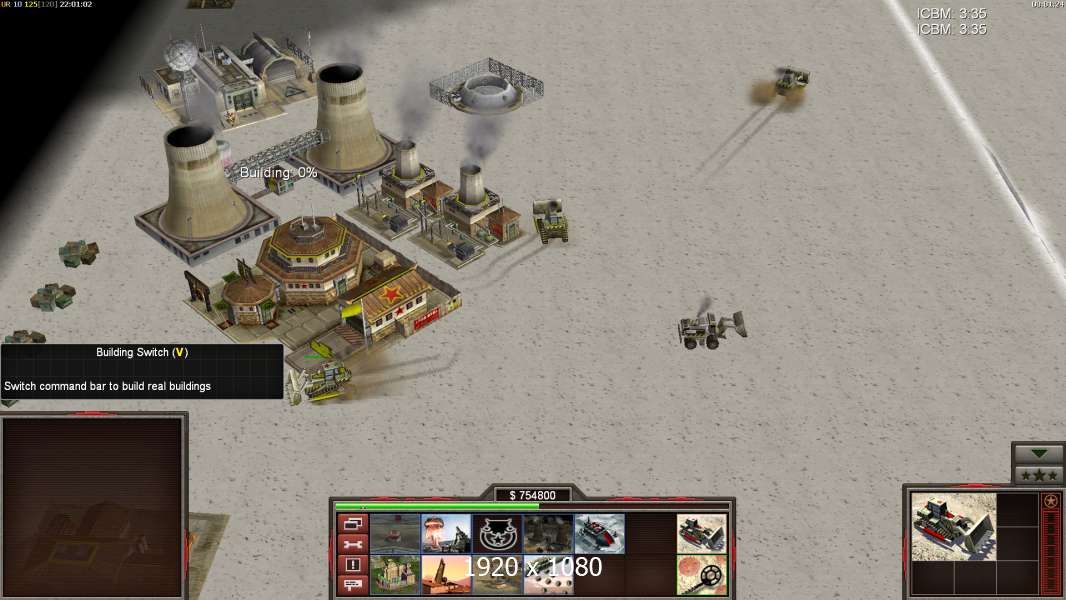Select the nuclear mushroom cloud build icon
This screenshot has height=600, width=1066.
pos(446,533)
